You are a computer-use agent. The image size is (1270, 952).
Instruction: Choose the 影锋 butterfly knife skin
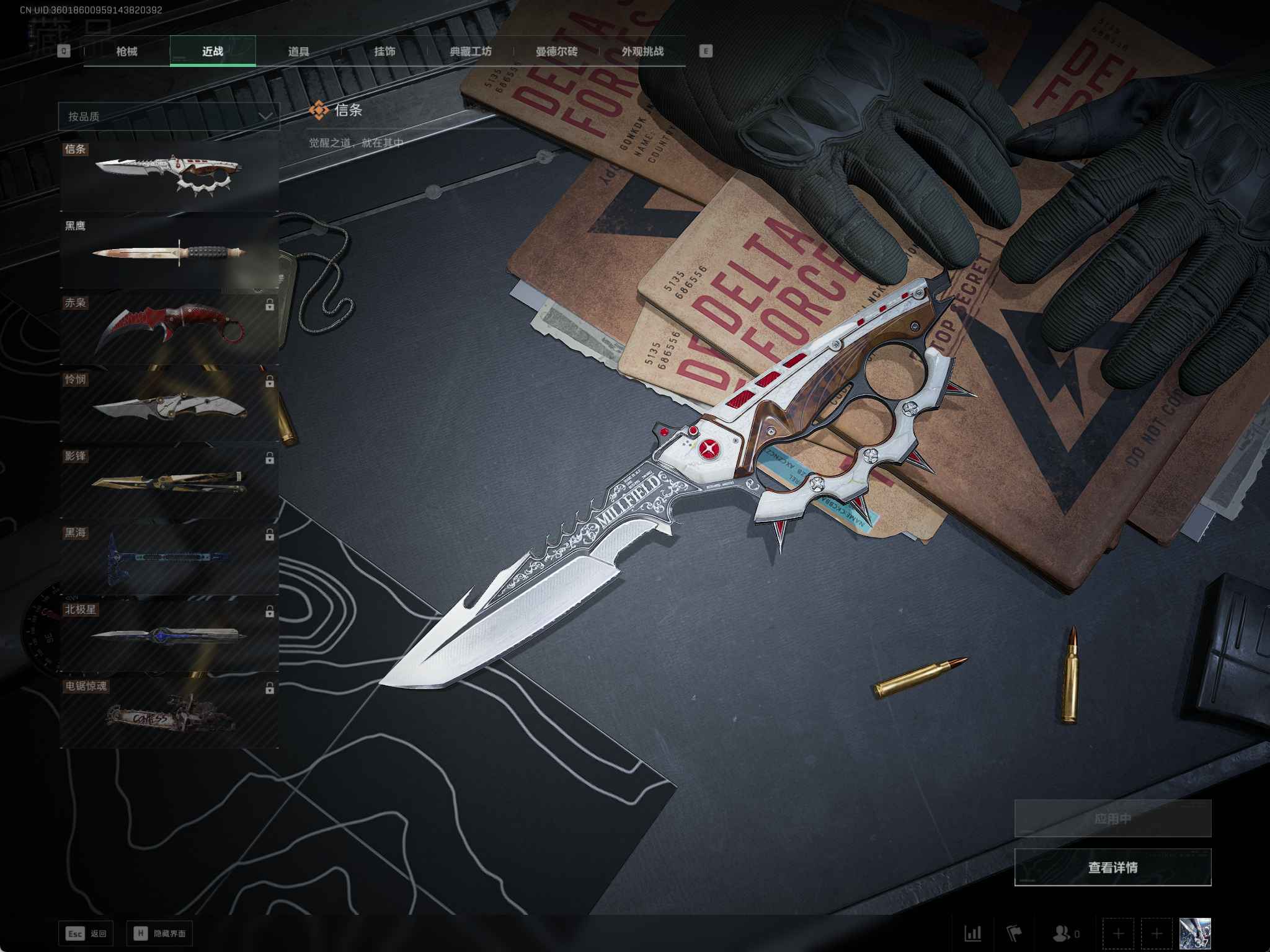tap(169, 482)
